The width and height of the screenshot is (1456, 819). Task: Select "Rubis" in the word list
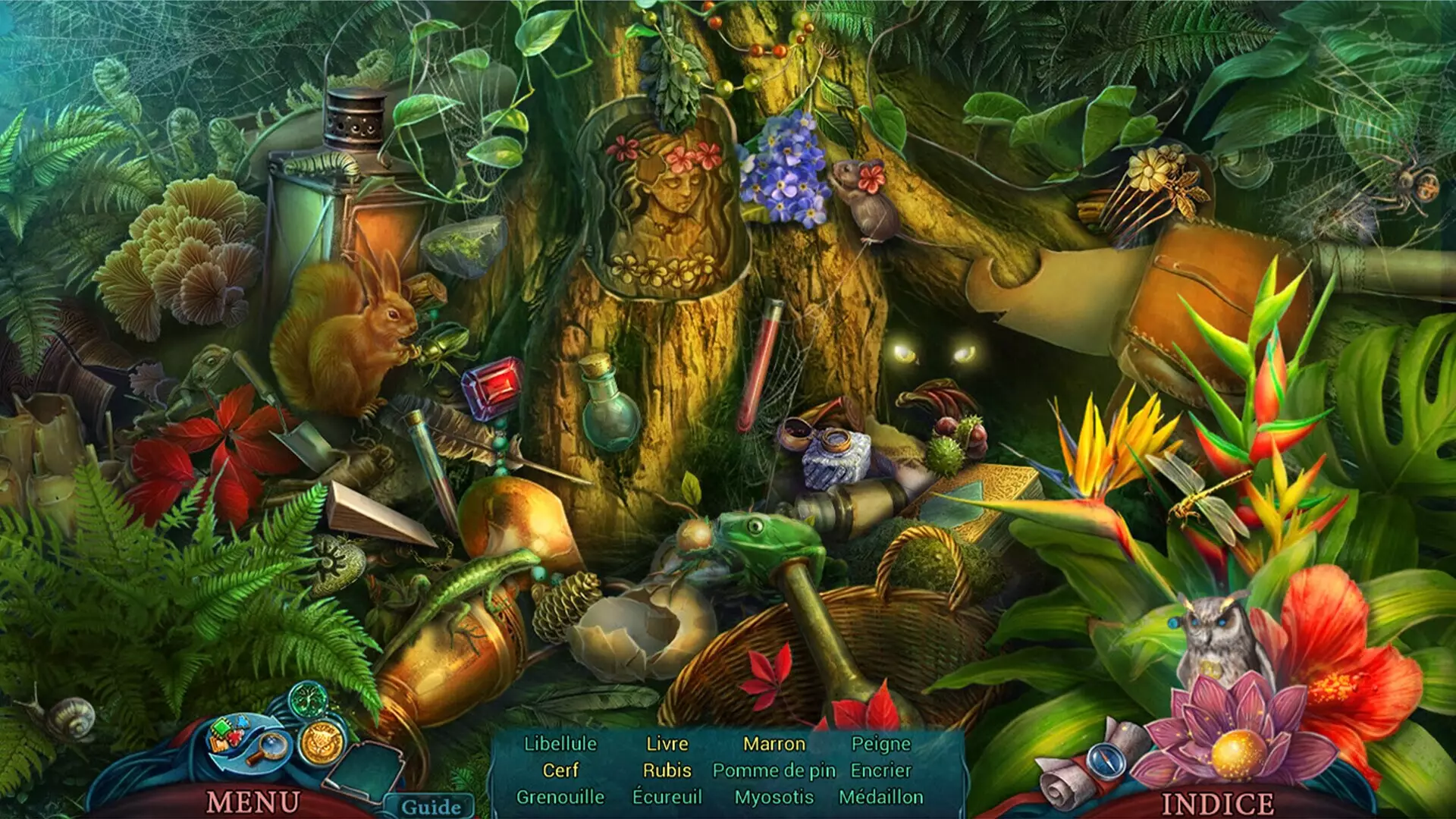666,770
